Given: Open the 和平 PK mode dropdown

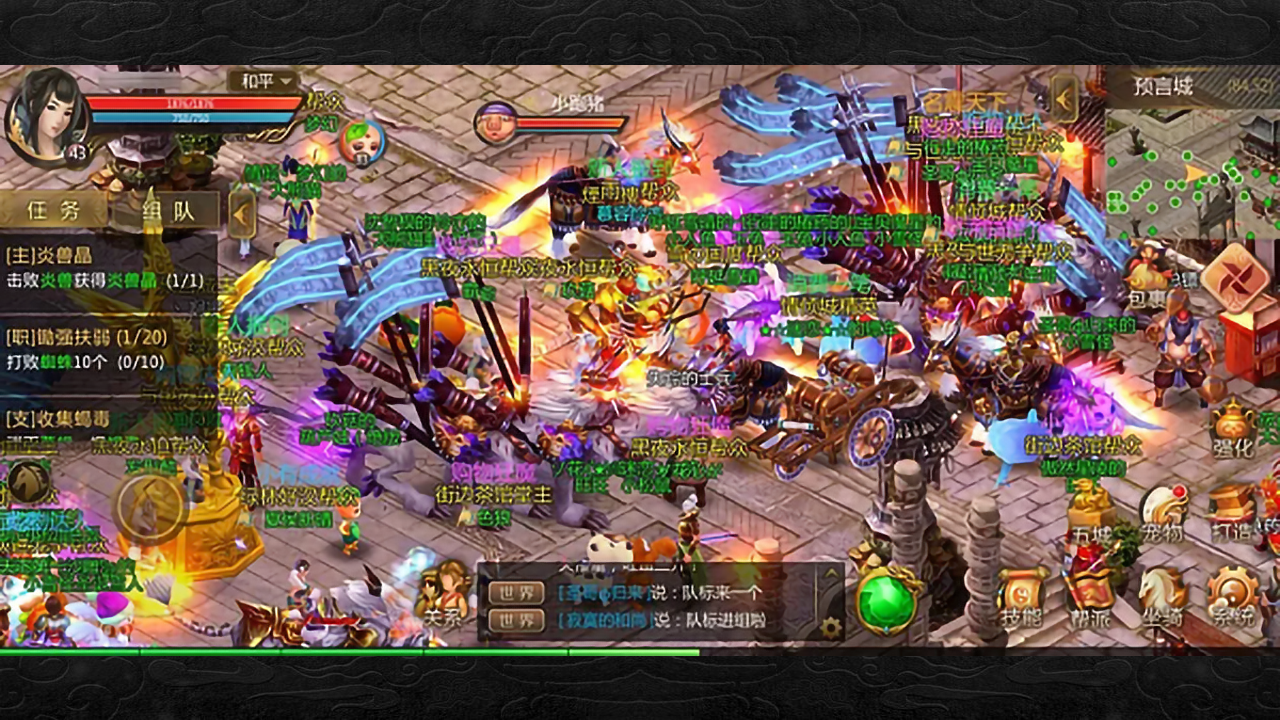Looking at the screenshot, I should click(x=263, y=81).
